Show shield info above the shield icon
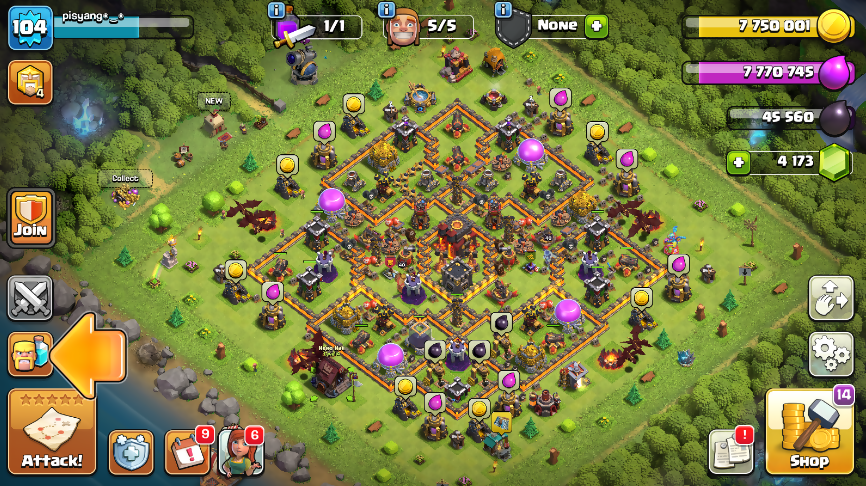Screen dimensions: 866x486 coord(505,9)
